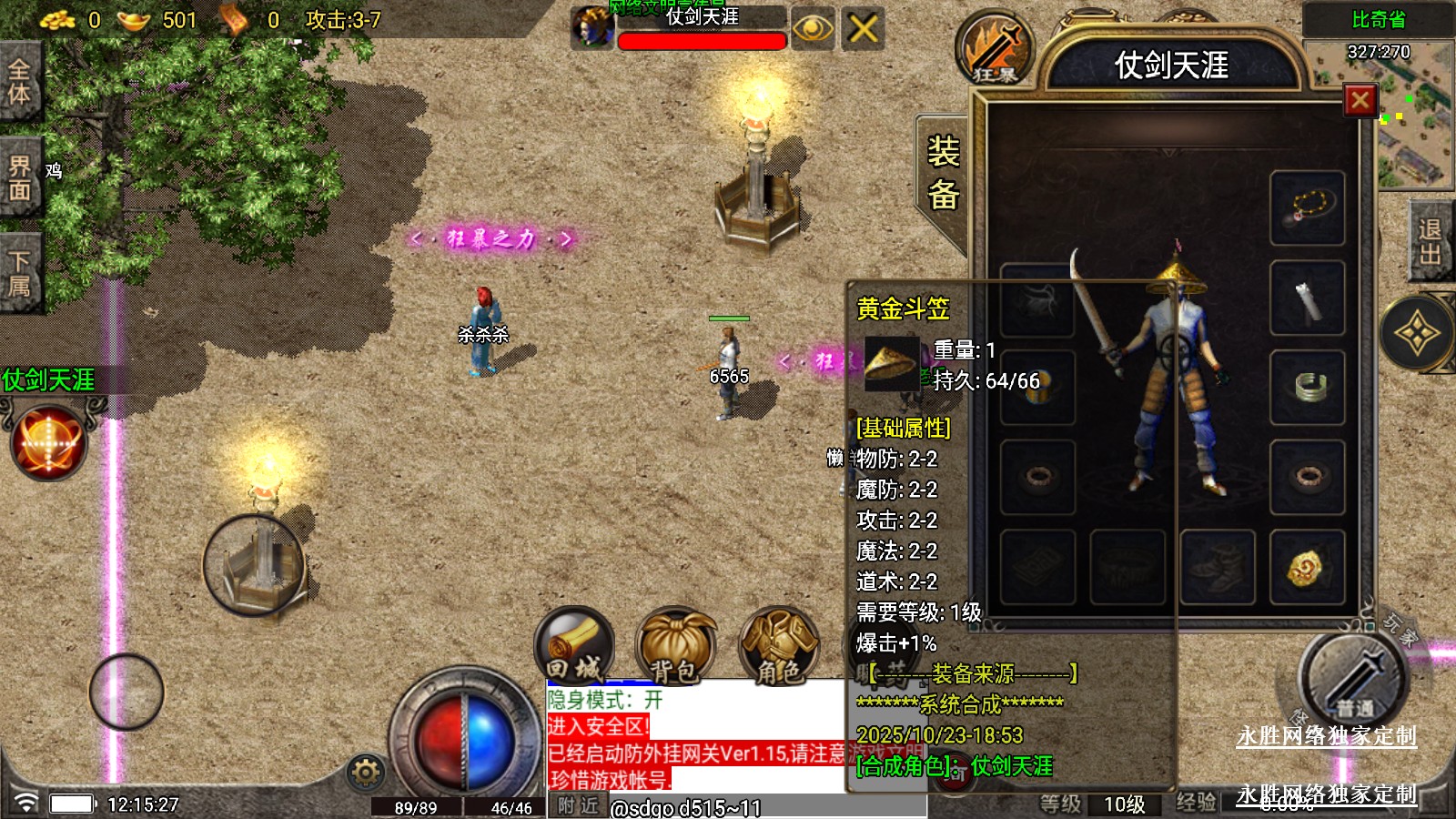Screen dimensions: 1456x819
Task: Select the 全体 tab on left edge
Action: coord(19,81)
